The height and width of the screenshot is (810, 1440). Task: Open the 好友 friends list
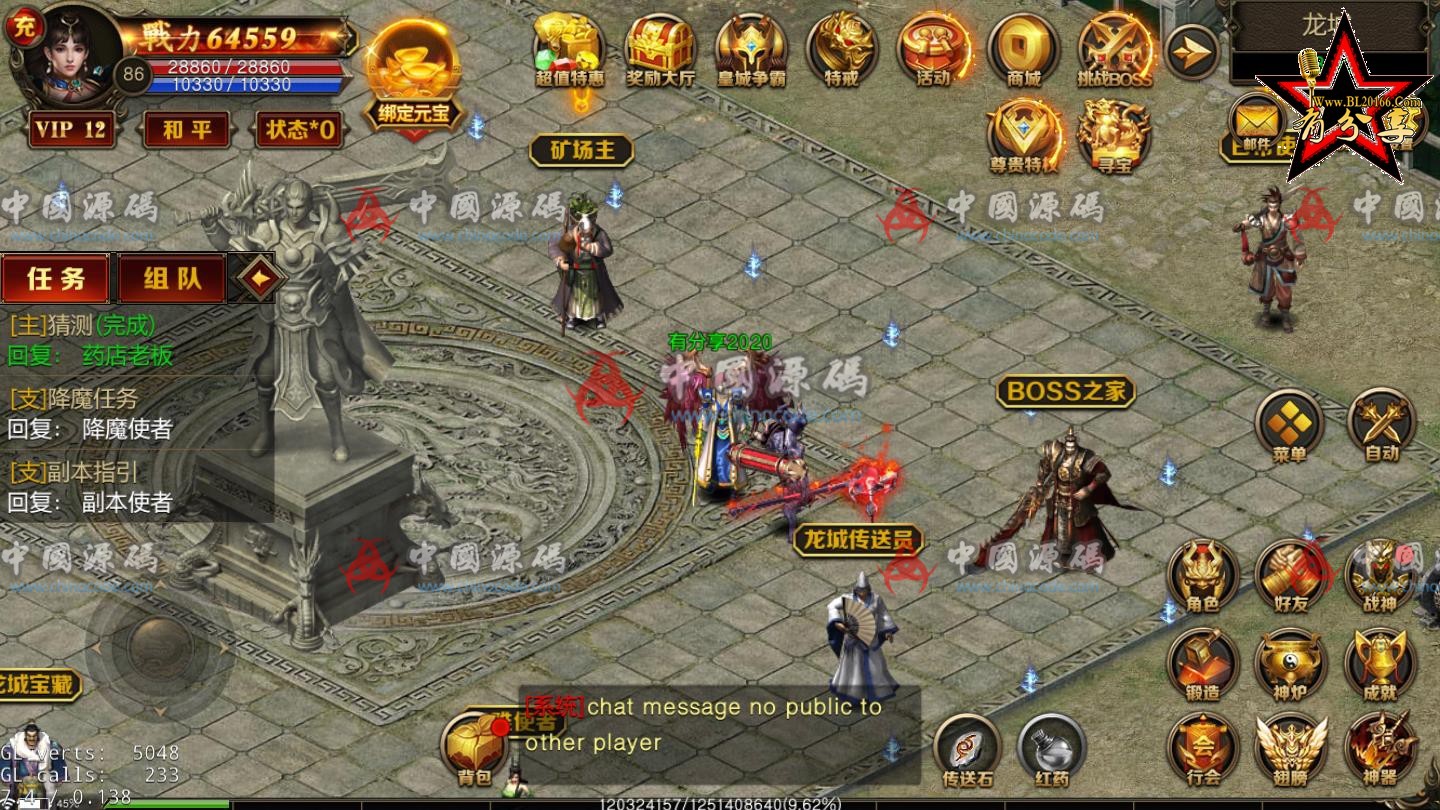(1291, 577)
